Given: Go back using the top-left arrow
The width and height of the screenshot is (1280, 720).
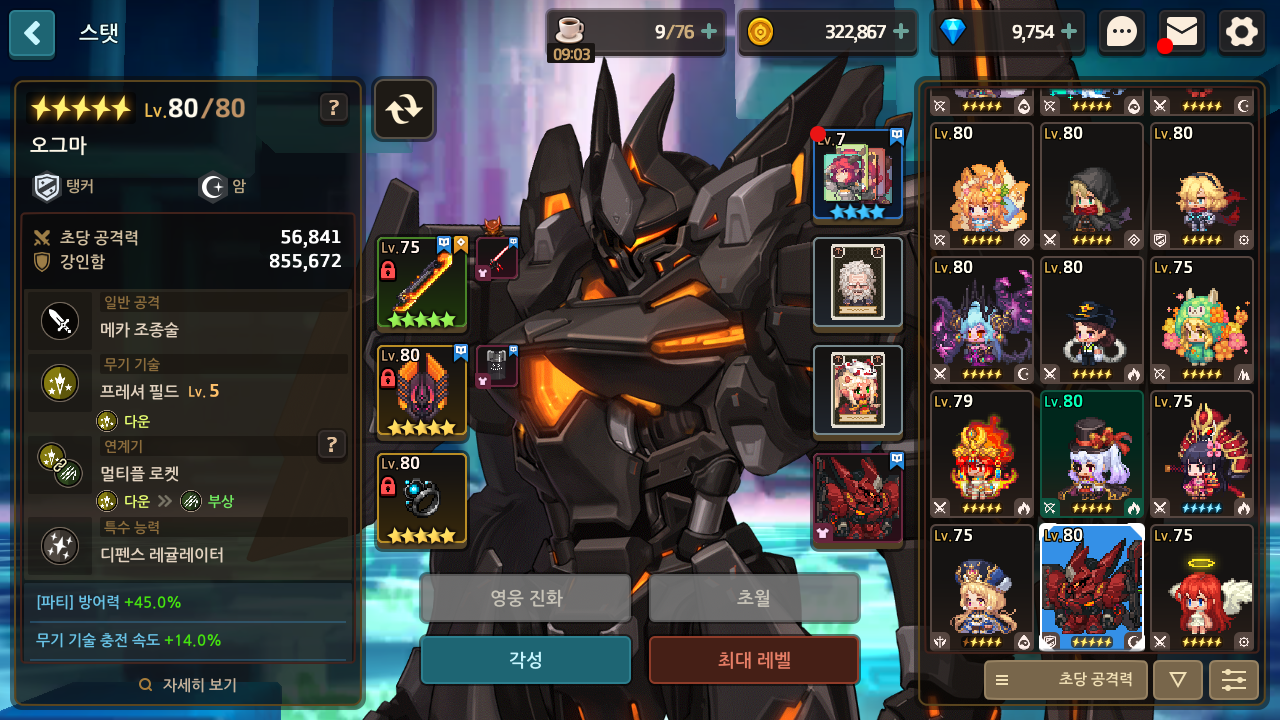Looking at the screenshot, I should (32, 34).
